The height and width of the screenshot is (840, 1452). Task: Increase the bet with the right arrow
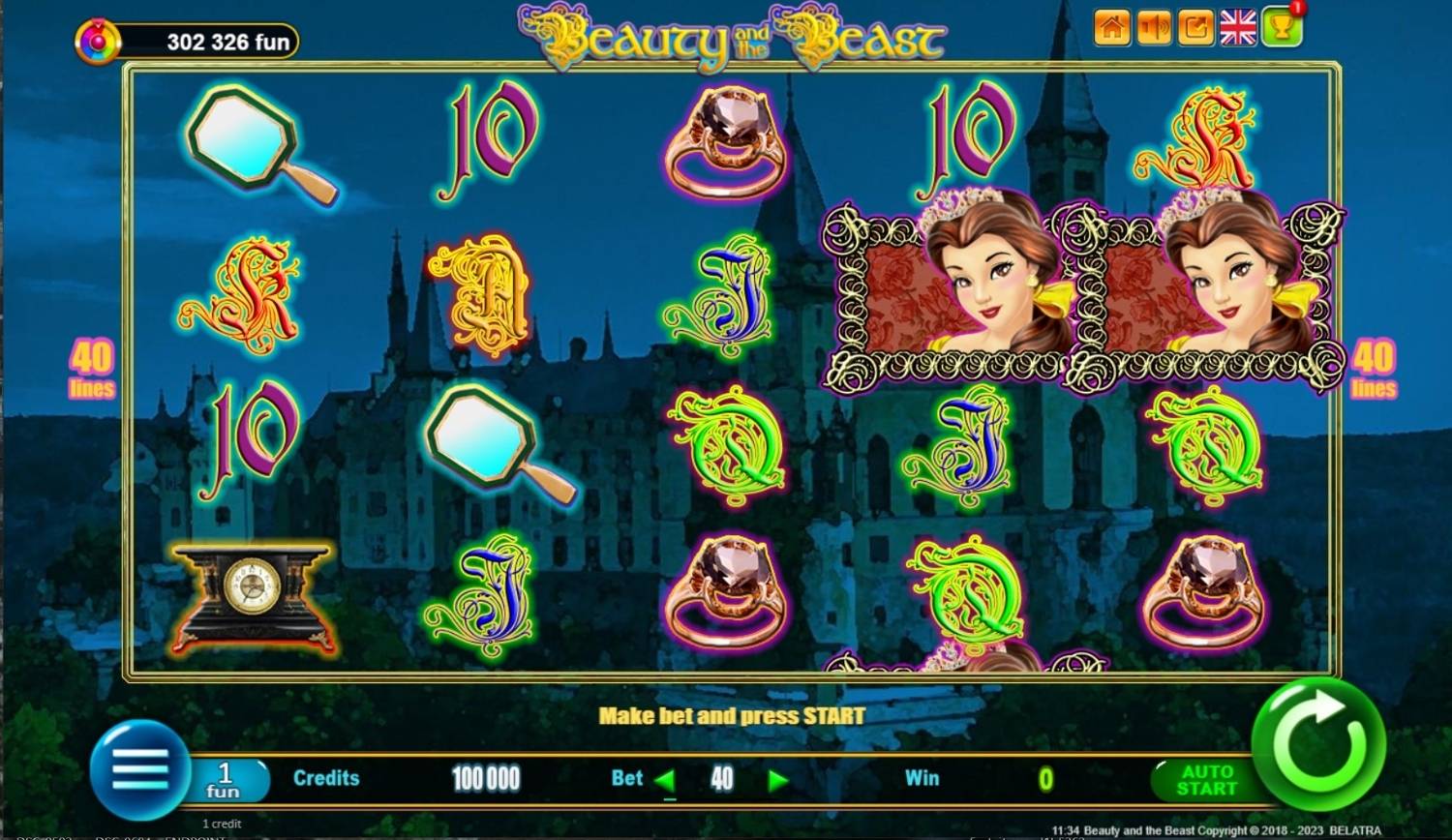point(777,780)
